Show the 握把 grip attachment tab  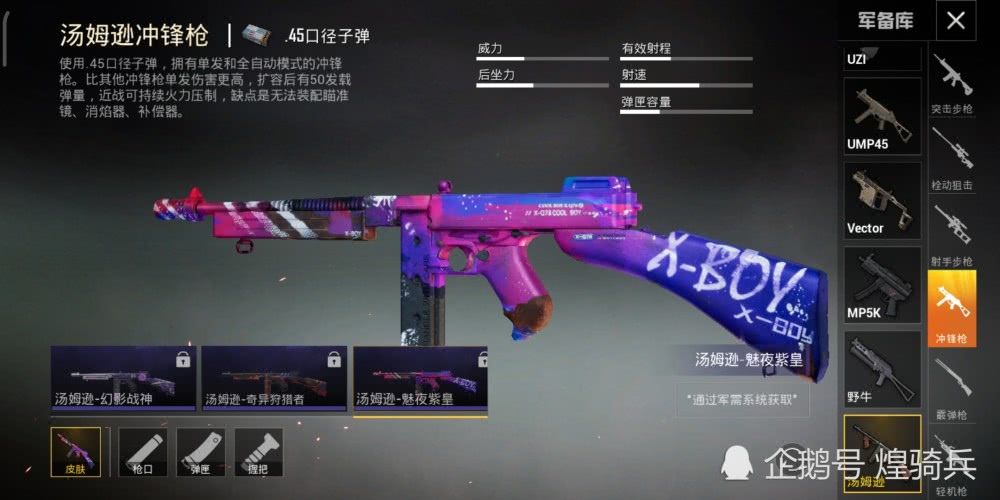(259, 452)
